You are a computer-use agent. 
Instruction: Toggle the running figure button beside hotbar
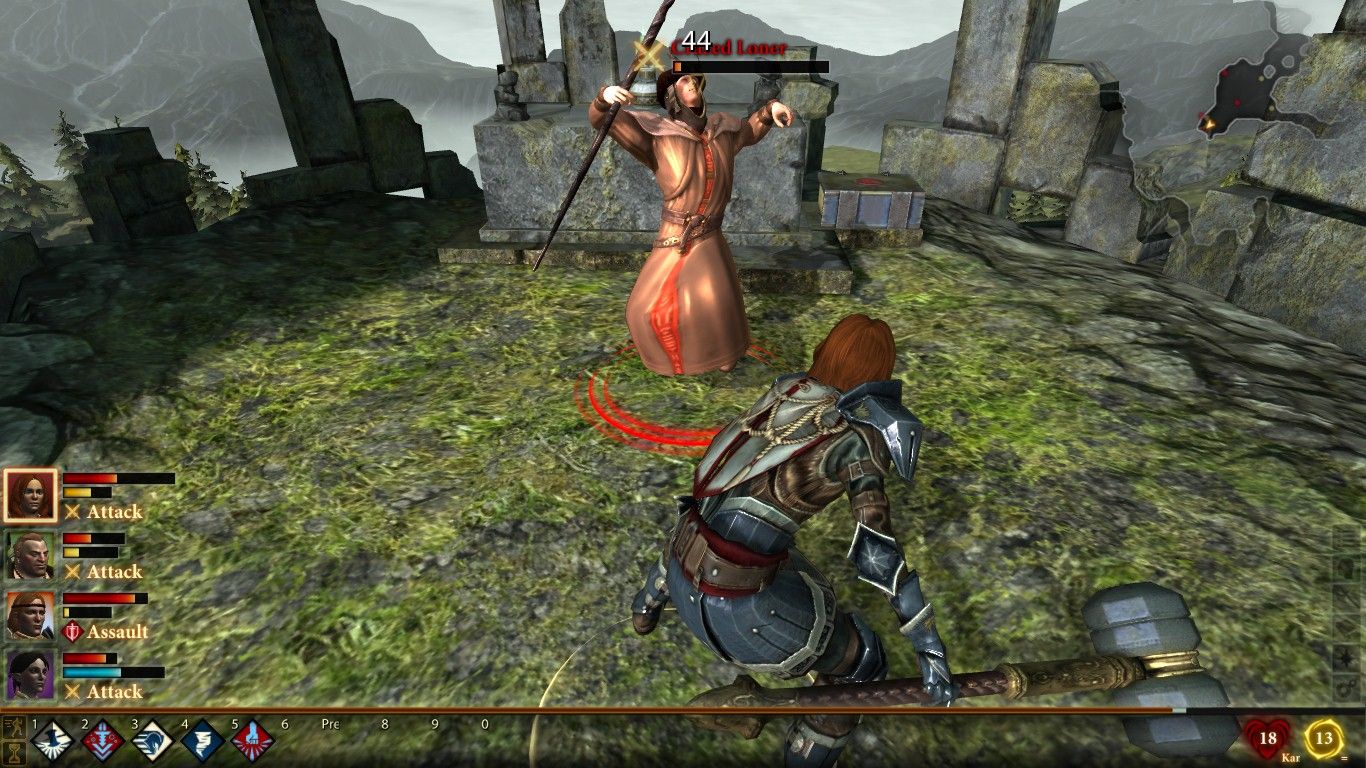point(14,725)
